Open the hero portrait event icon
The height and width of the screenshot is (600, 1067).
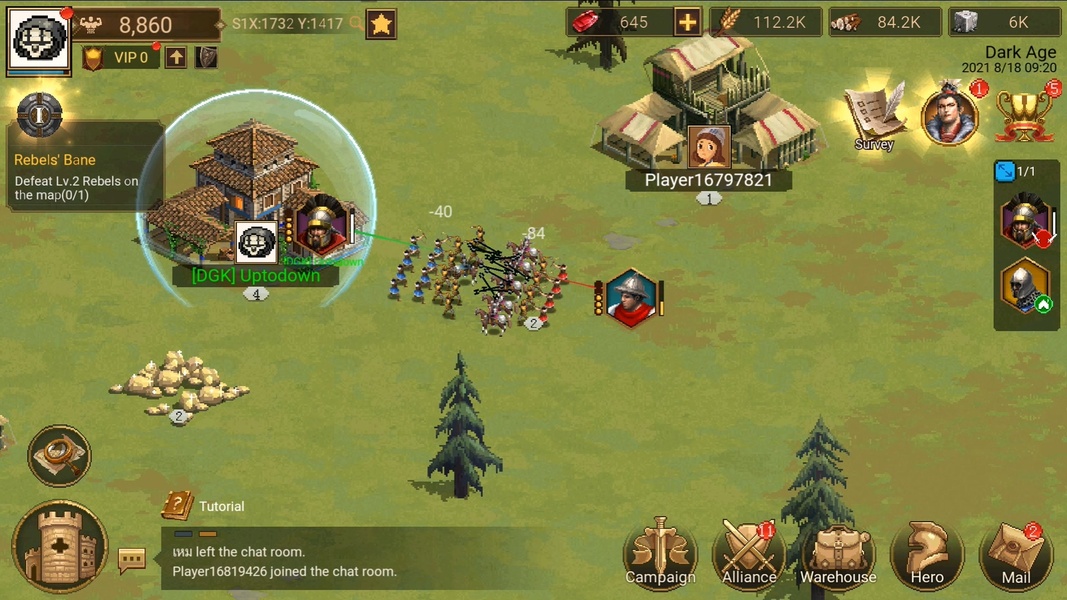pos(949,115)
